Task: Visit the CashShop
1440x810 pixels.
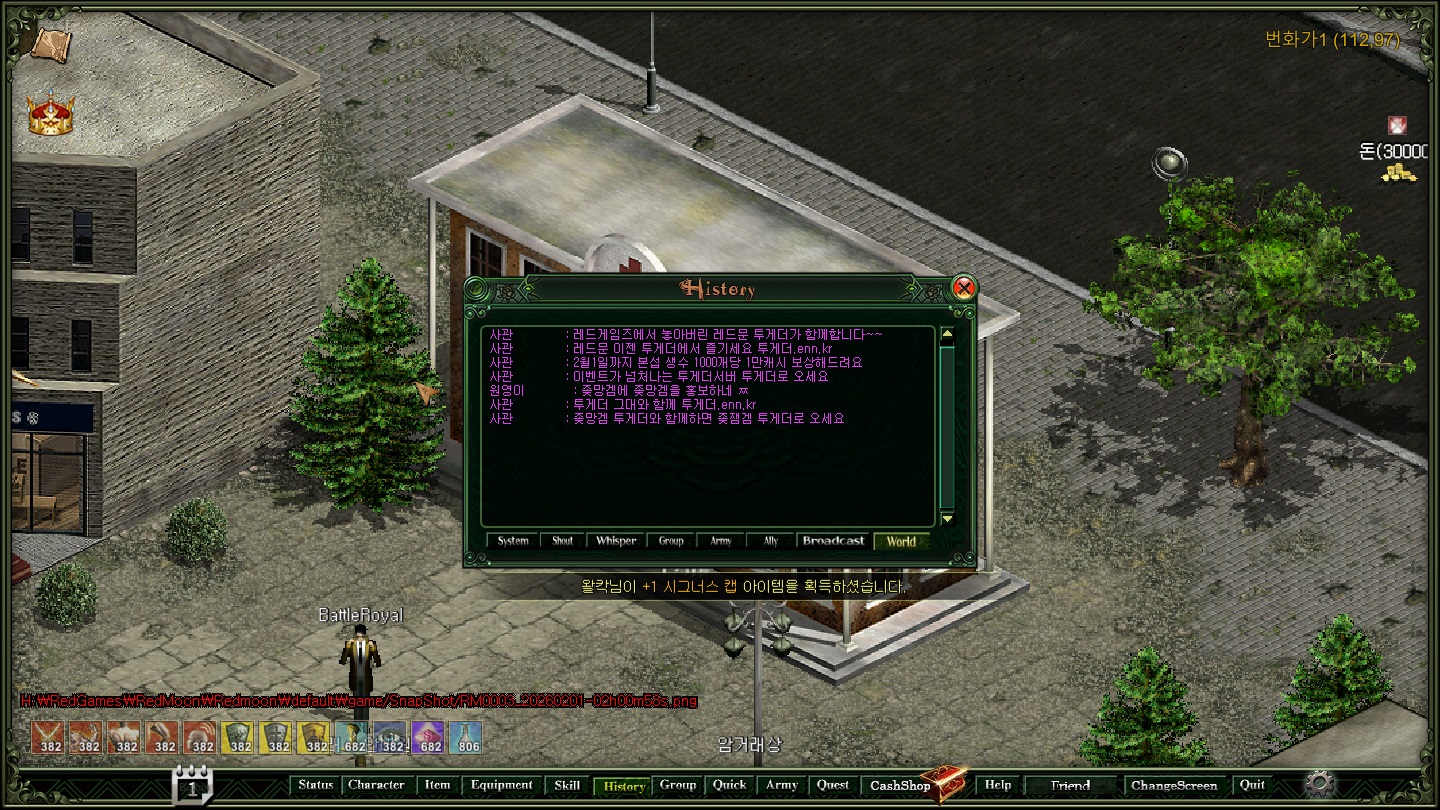Action: point(900,786)
